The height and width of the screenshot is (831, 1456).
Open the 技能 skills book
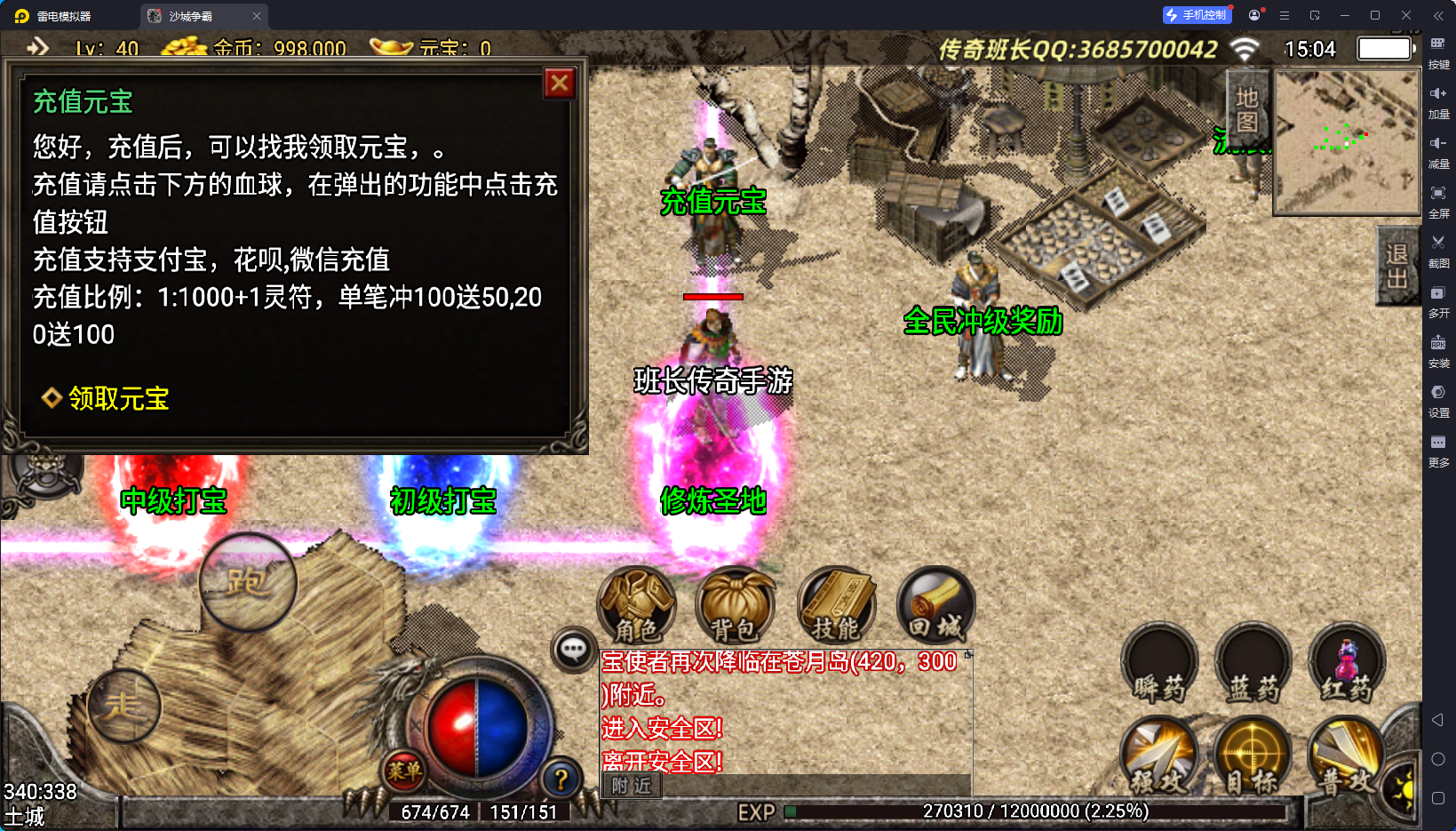[x=836, y=606]
